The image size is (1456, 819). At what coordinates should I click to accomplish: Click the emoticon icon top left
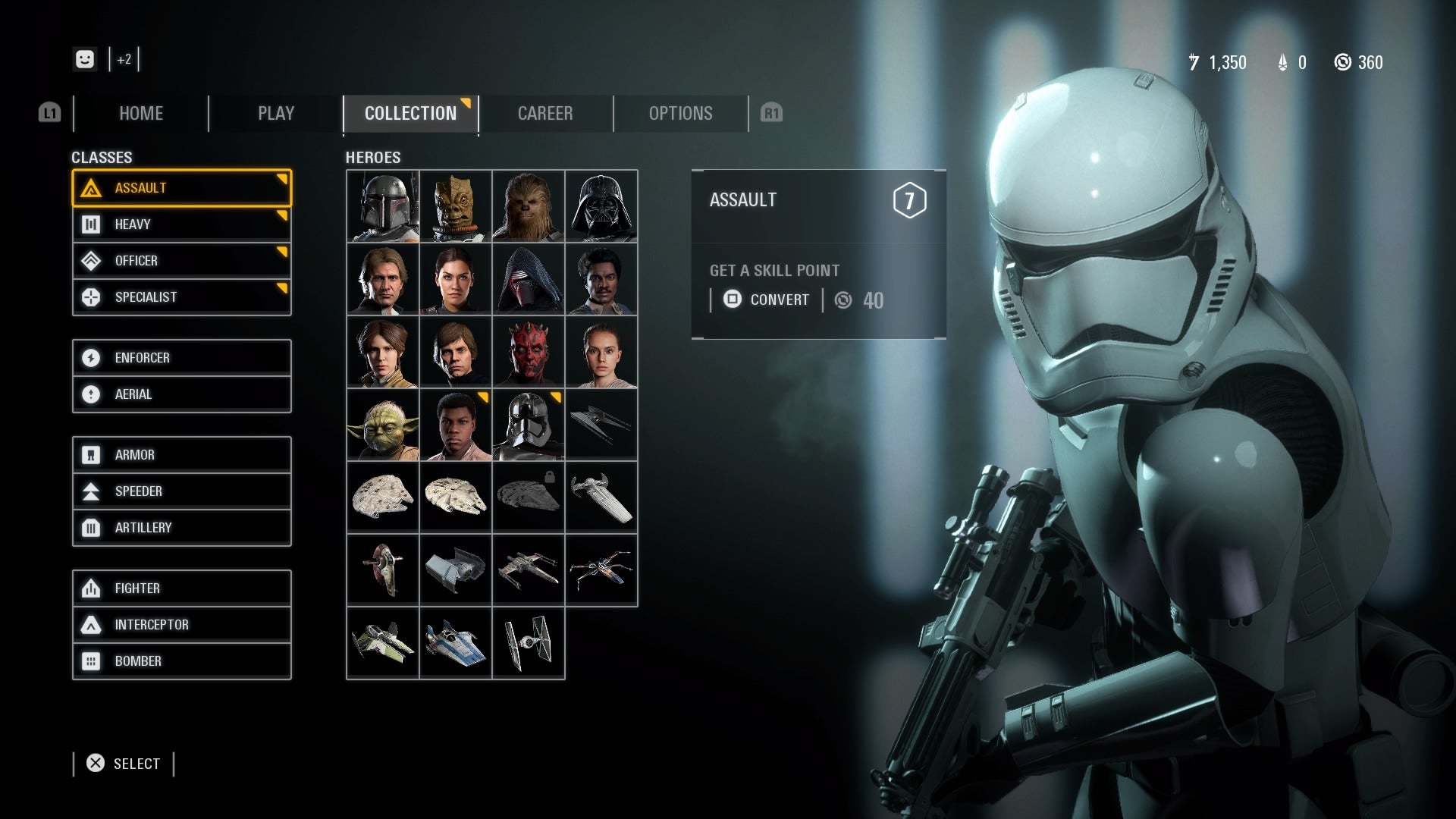click(x=85, y=59)
